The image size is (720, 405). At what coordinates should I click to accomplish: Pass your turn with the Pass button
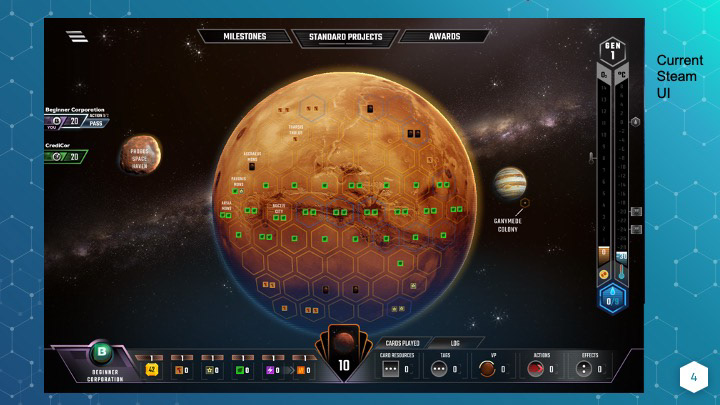97,122
